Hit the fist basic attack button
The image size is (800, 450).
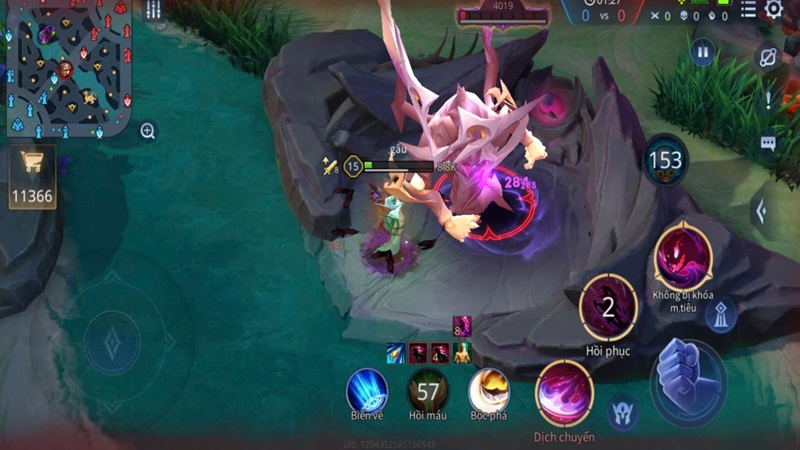688,376
